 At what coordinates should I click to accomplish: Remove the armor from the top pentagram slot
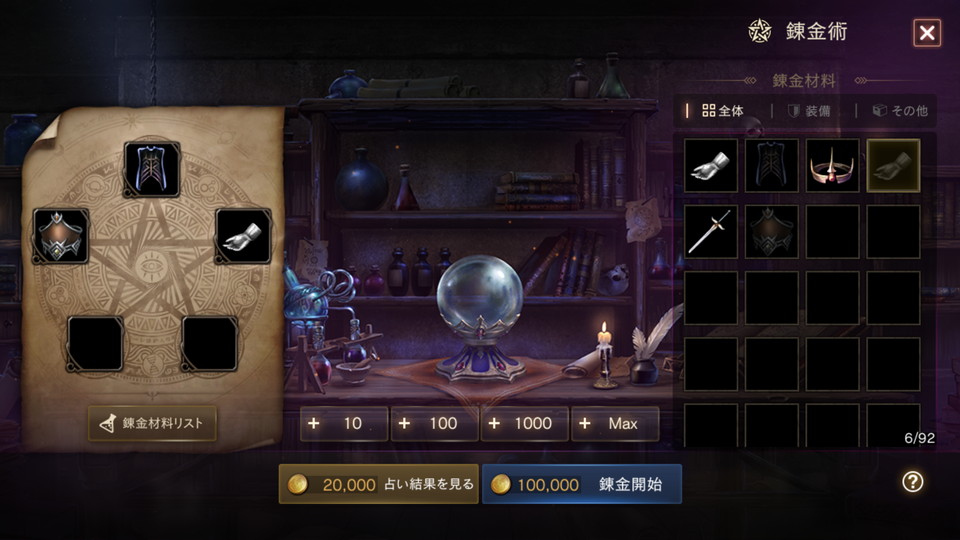152,169
